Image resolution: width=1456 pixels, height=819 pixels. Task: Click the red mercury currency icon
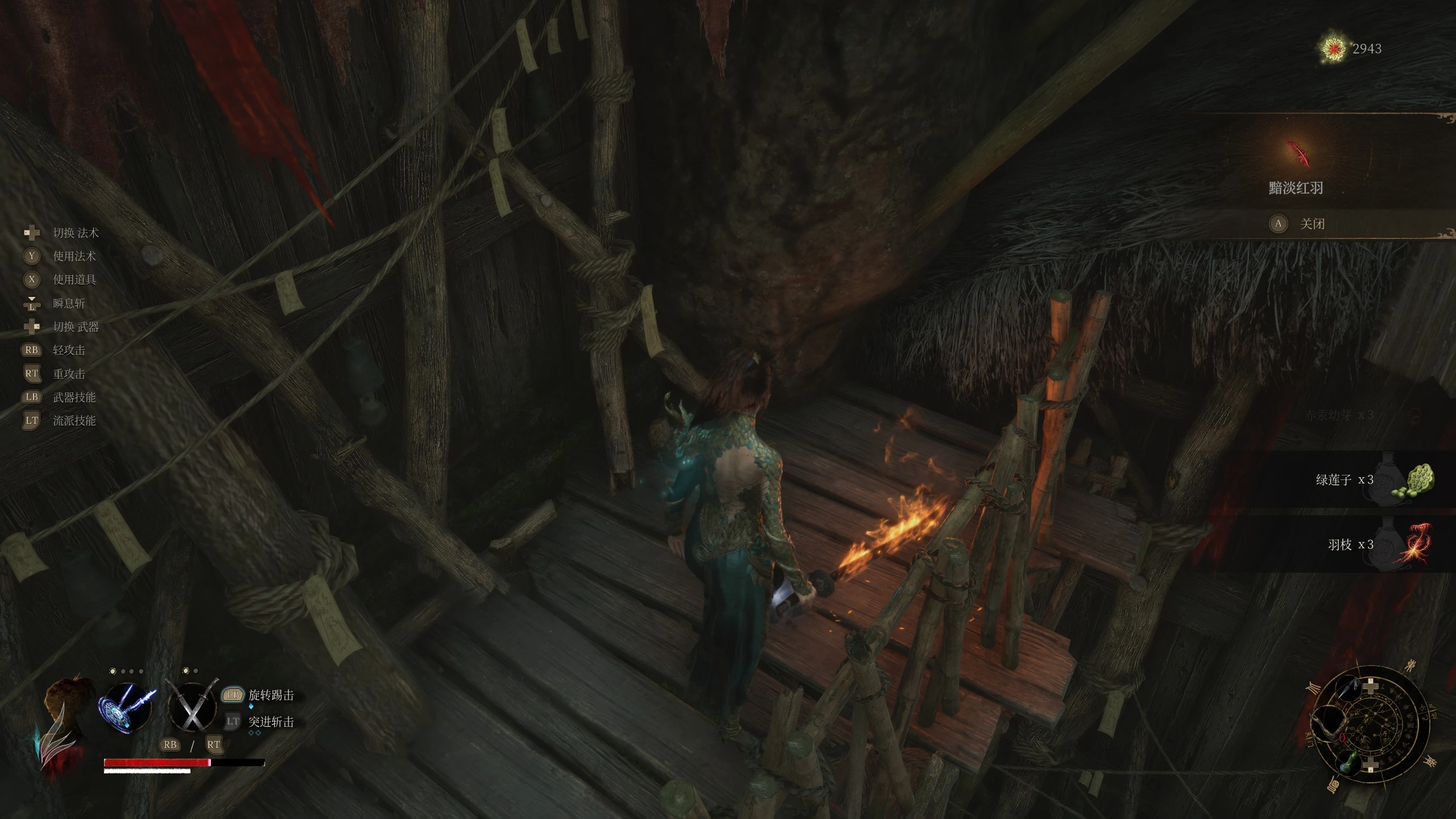click(x=1333, y=49)
